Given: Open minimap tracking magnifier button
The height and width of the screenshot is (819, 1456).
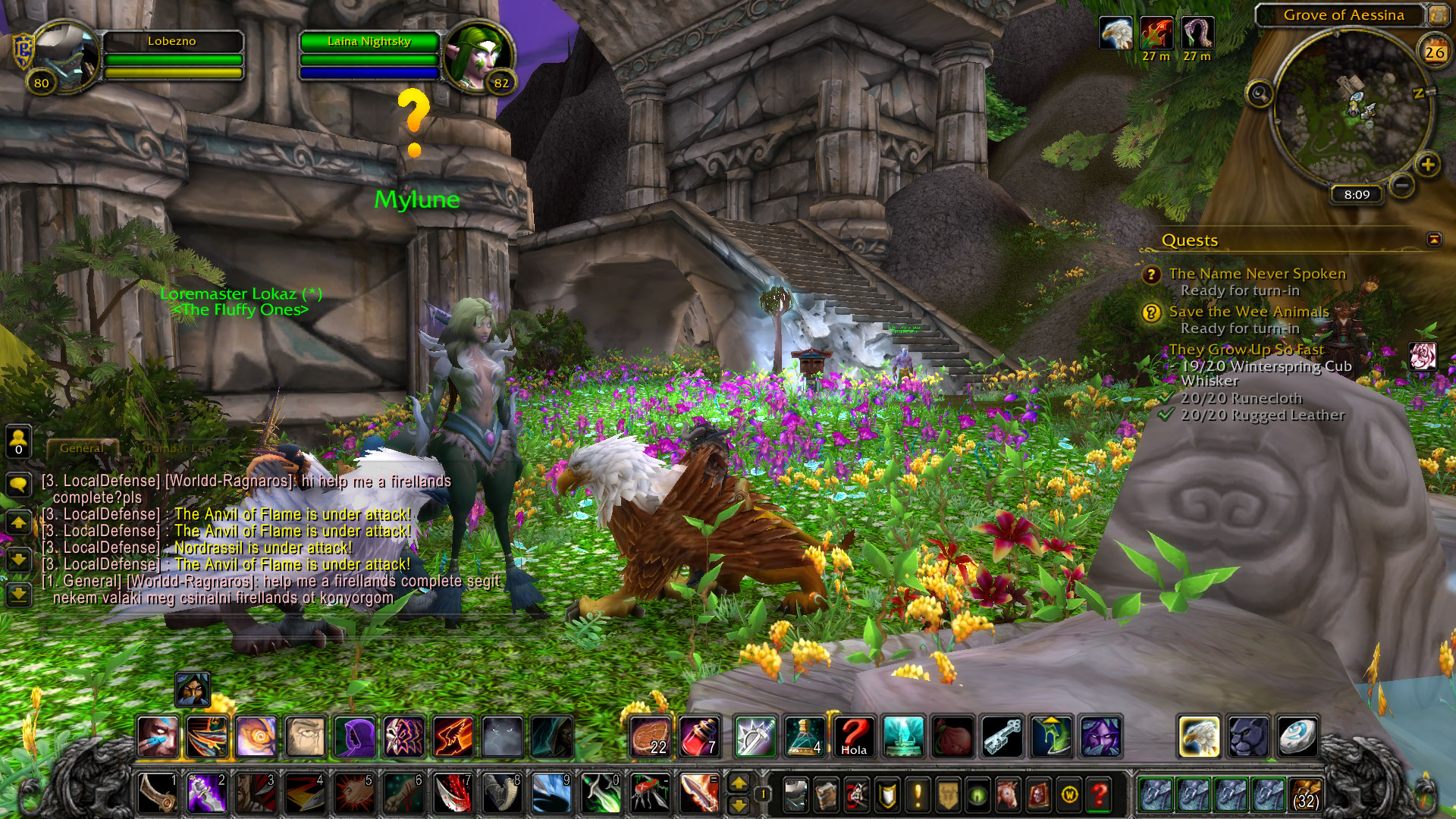Looking at the screenshot, I should pos(1260,94).
